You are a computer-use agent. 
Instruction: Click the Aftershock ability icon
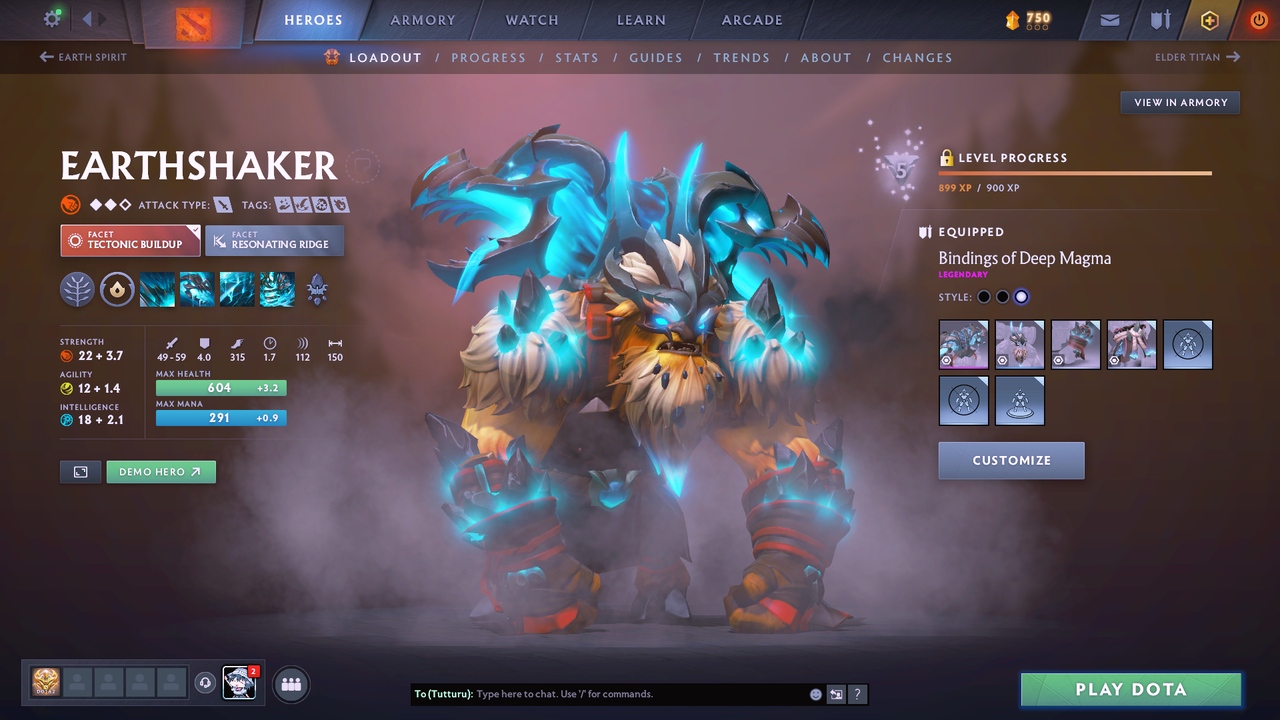tap(237, 289)
